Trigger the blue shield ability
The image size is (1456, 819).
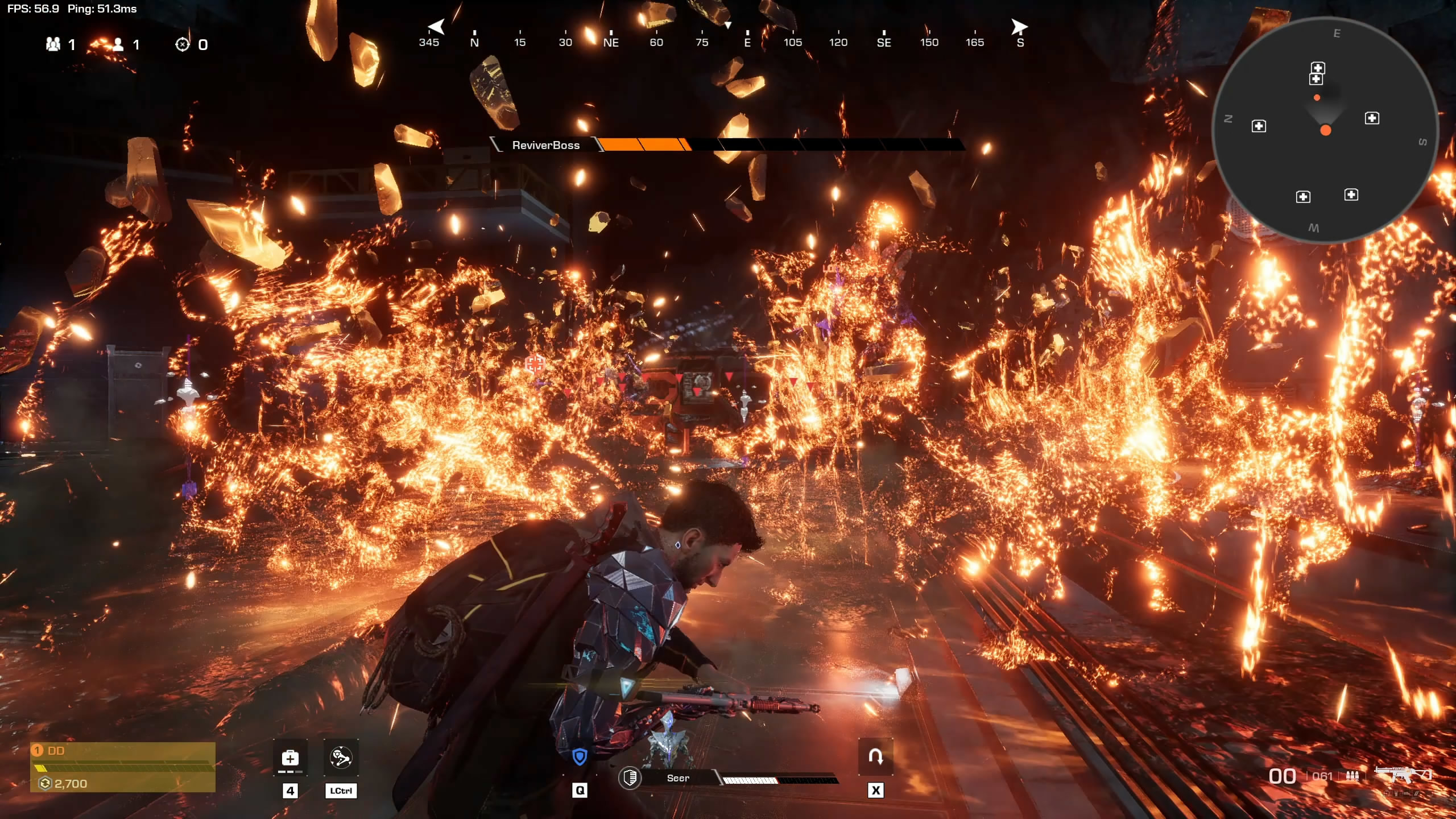click(580, 757)
